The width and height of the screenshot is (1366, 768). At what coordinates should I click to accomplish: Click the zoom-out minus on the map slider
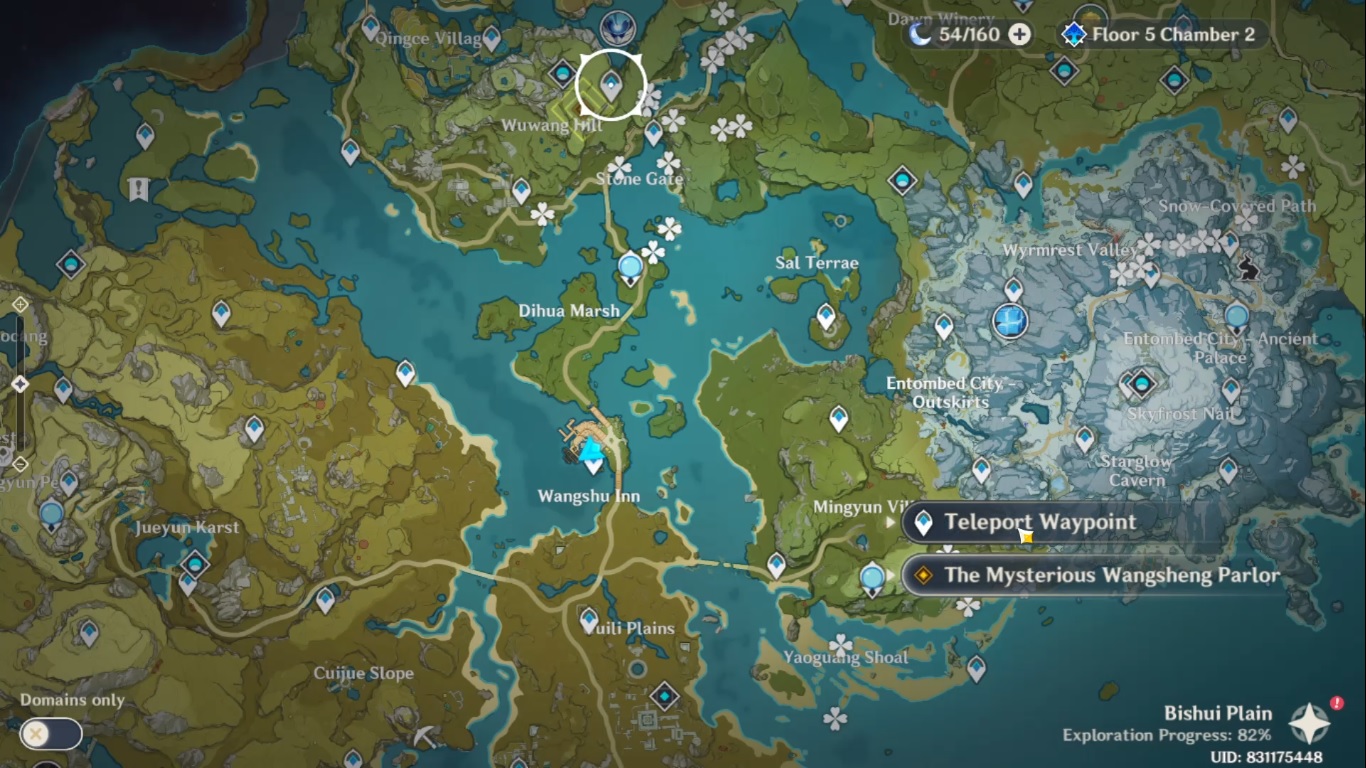(19, 463)
